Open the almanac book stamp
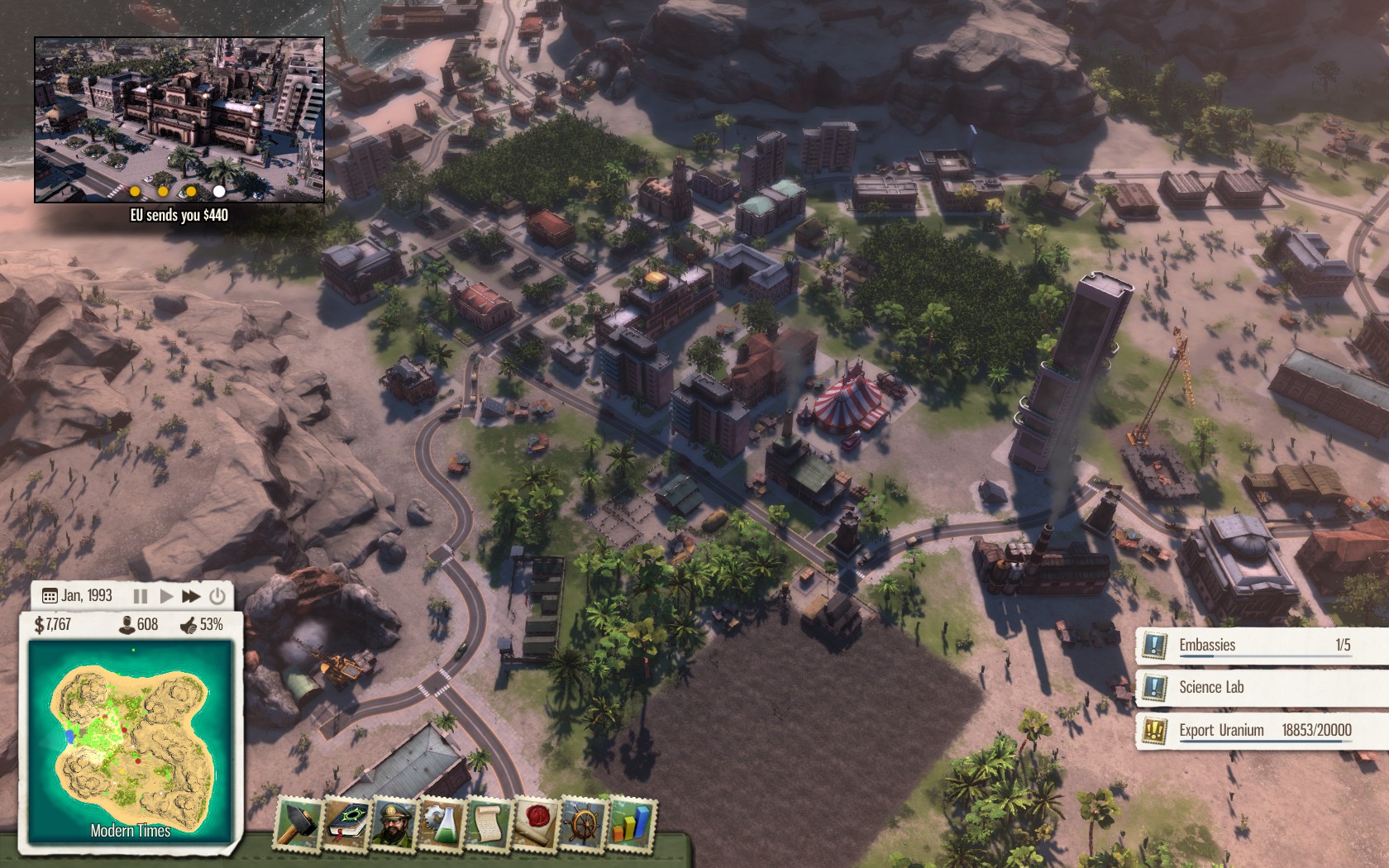Image resolution: width=1389 pixels, height=868 pixels. click(x=347, y=824)
